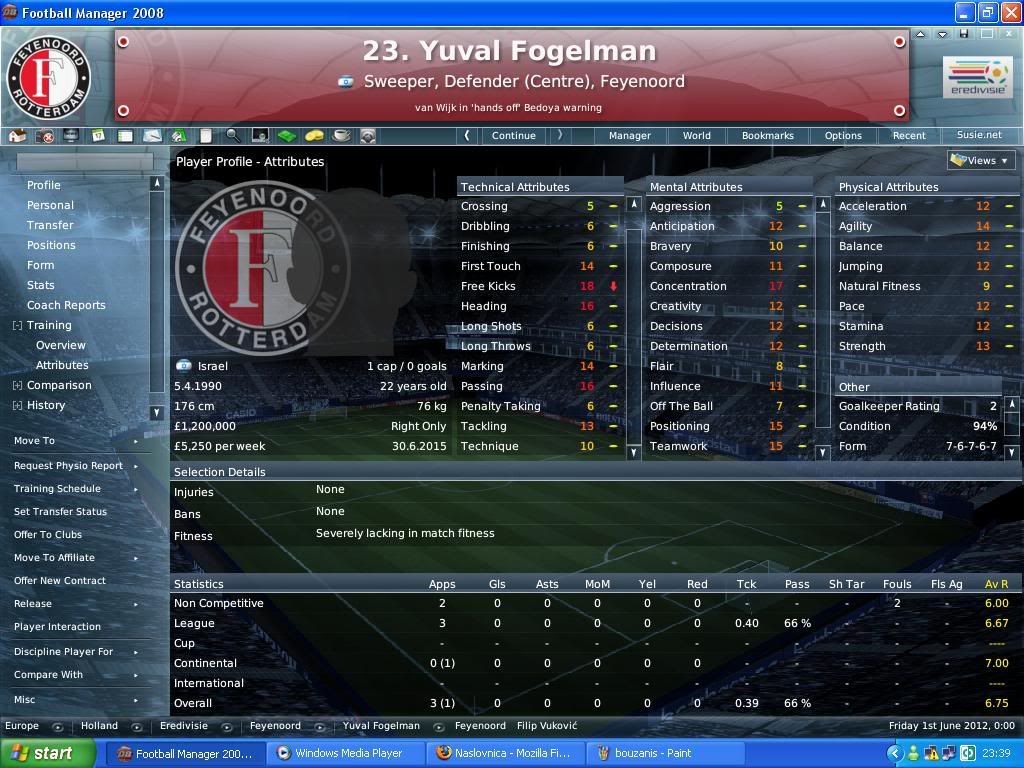Screen dimensions: 1024x768
Task: Select Personal in the sidebar
Action: coord(50,205)
